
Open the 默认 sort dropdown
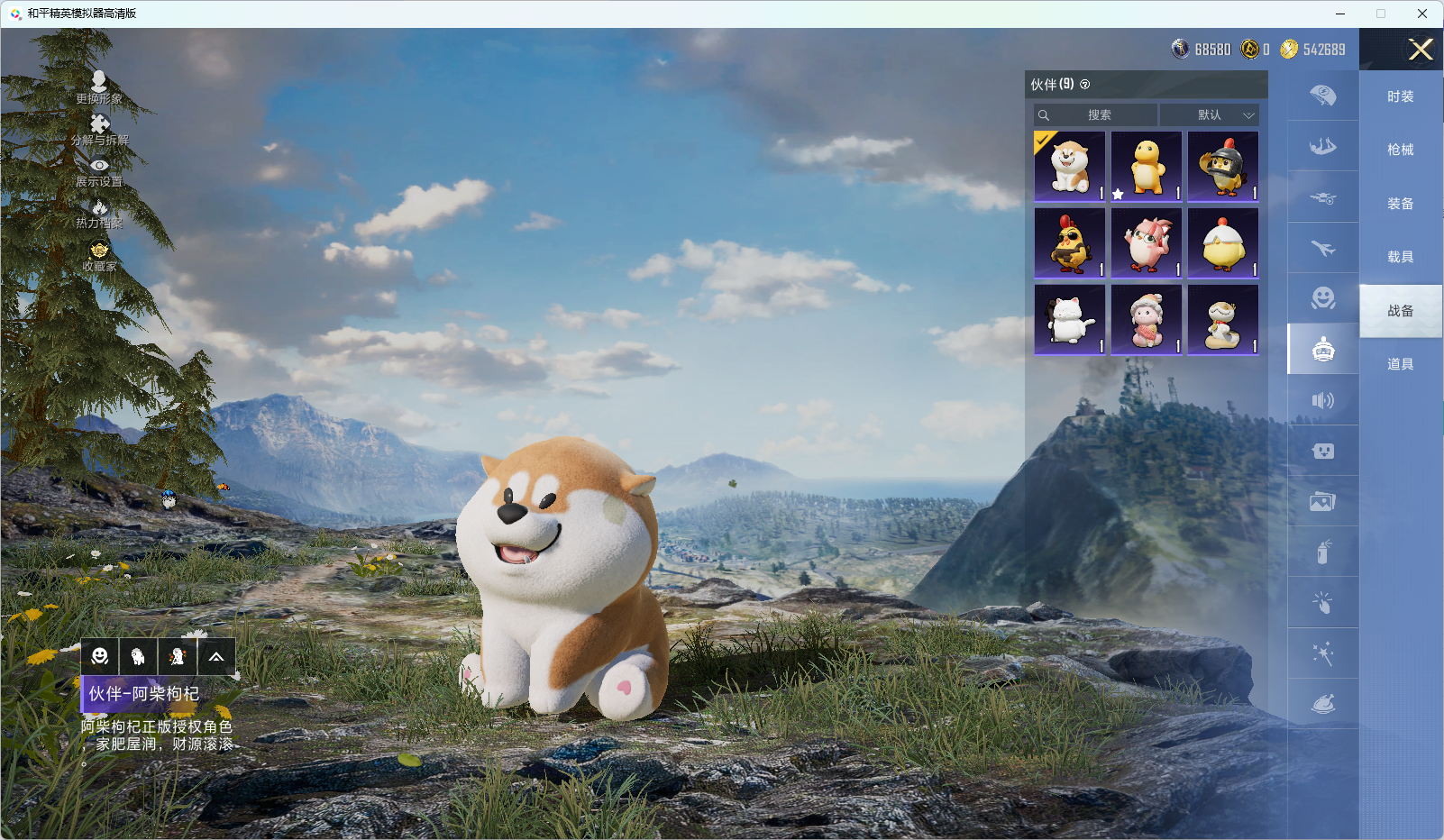1210,115
